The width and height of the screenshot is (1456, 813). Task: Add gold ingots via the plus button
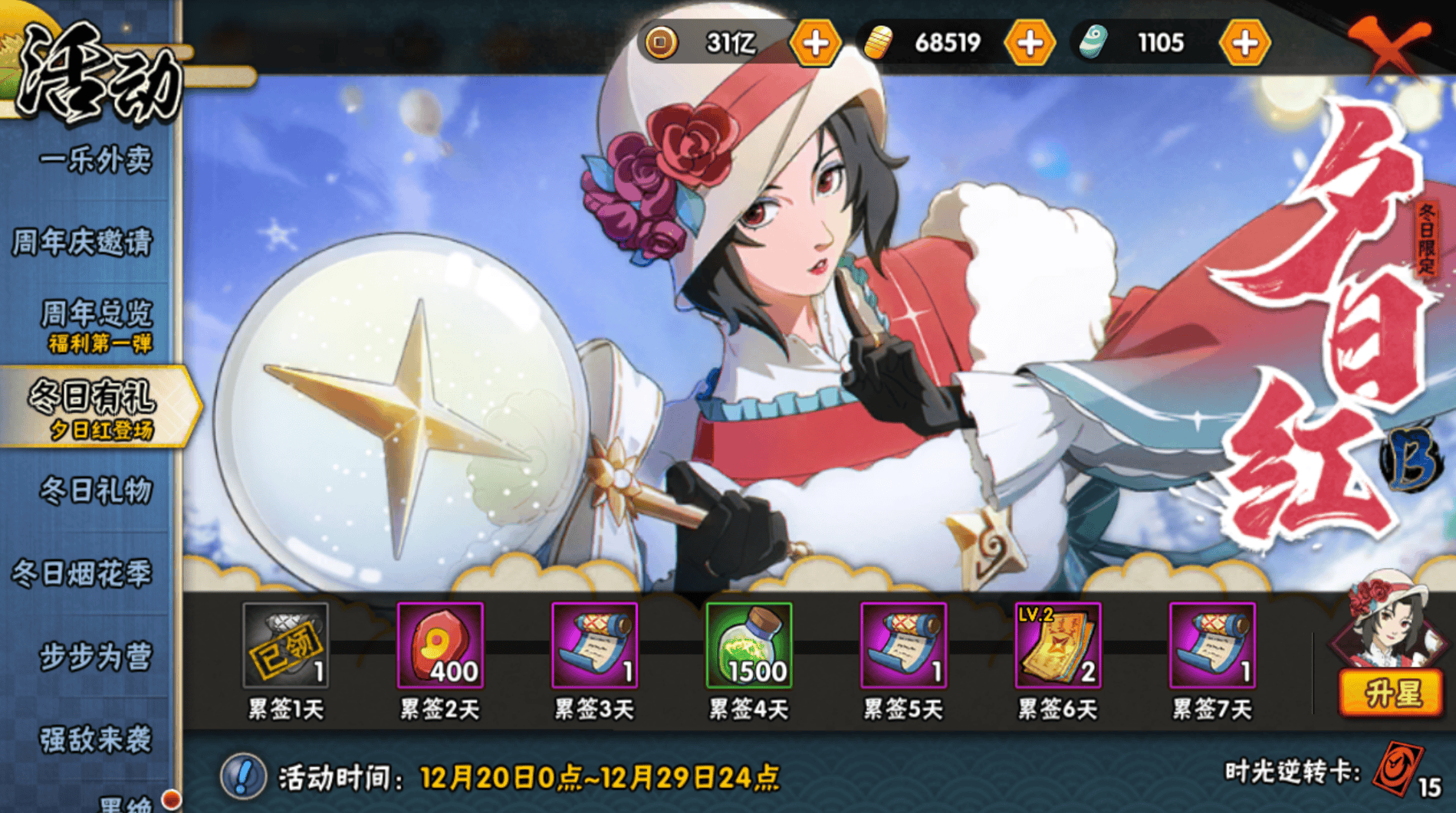(1029, 43)
